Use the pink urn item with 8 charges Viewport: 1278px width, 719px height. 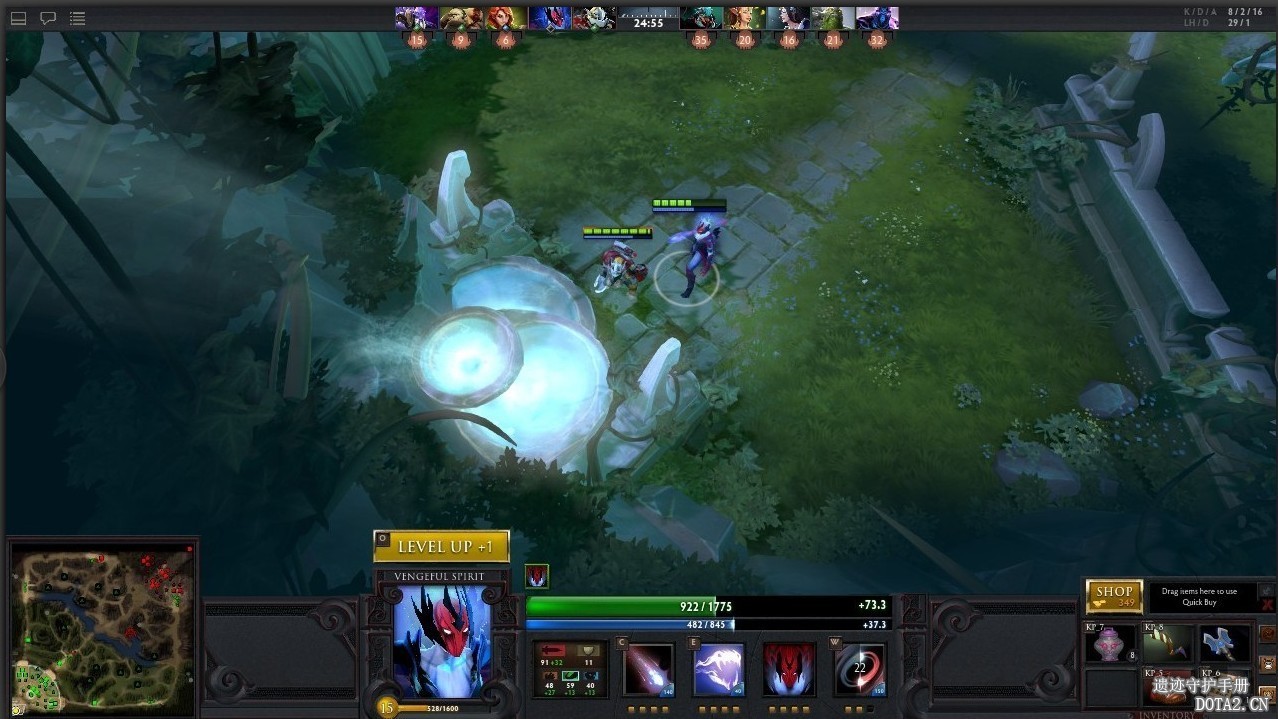tap(1111, 645)
